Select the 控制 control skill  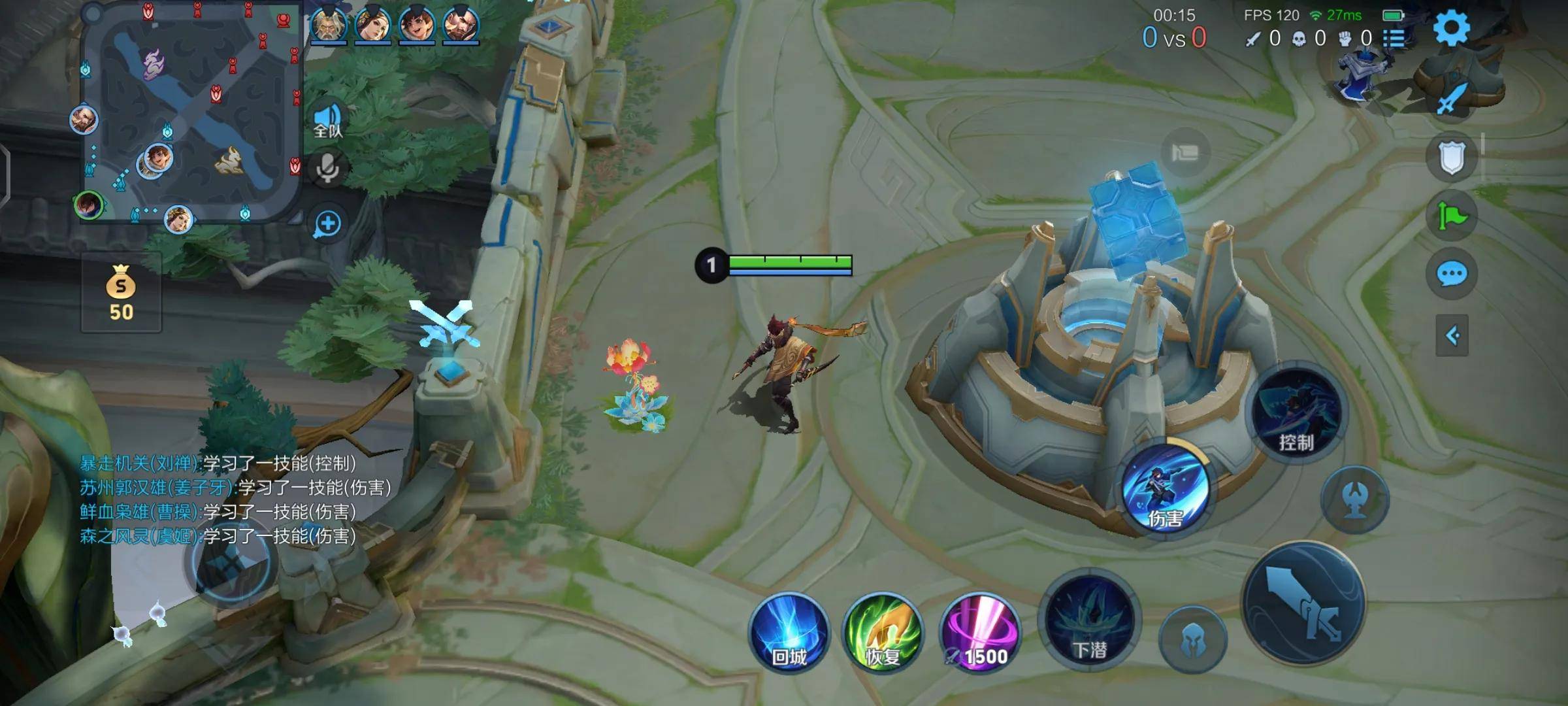click(x=1296, y=412)
